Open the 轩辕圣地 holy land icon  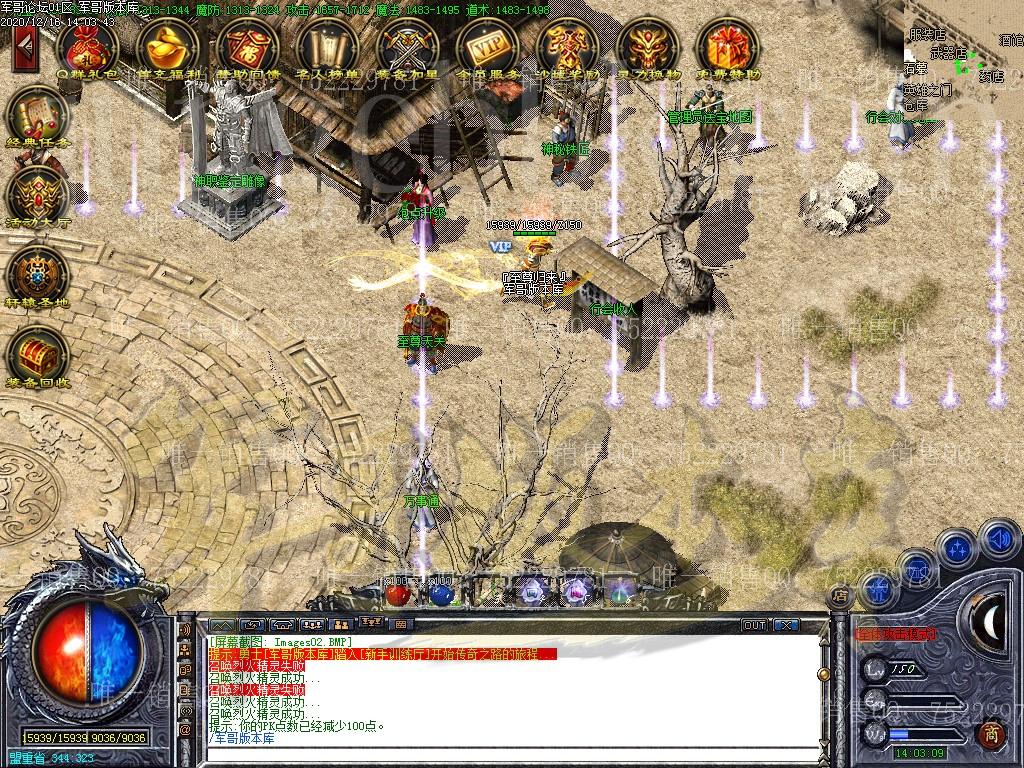click(x=37, y=274)
